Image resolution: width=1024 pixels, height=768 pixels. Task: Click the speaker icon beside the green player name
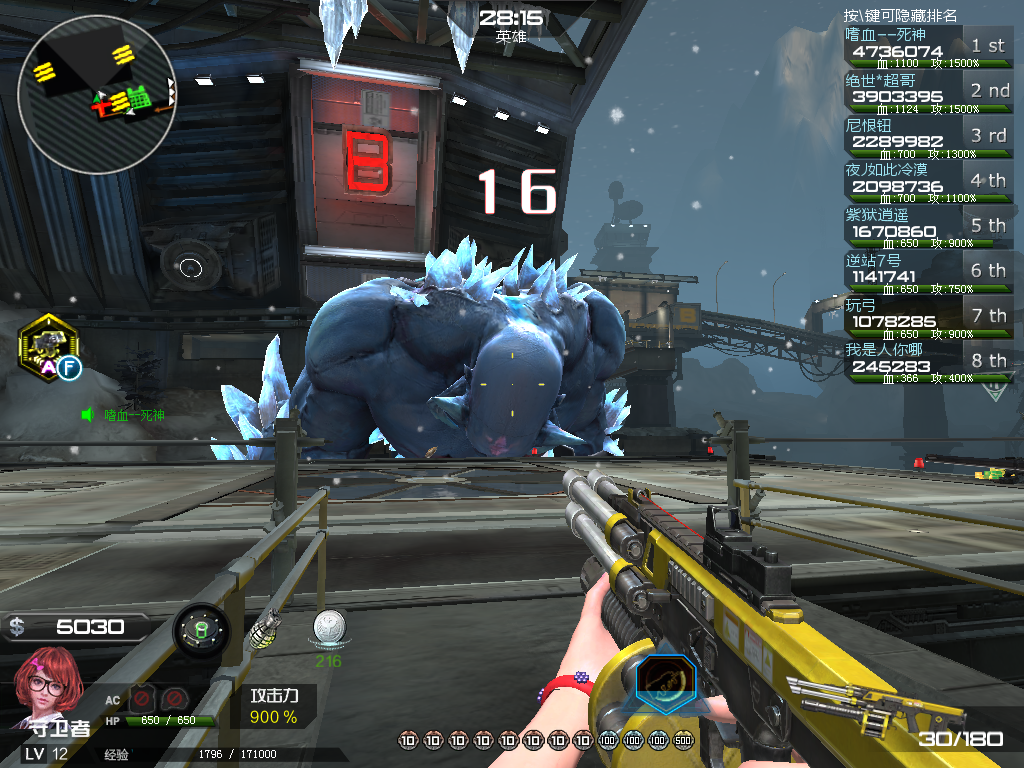88,414
